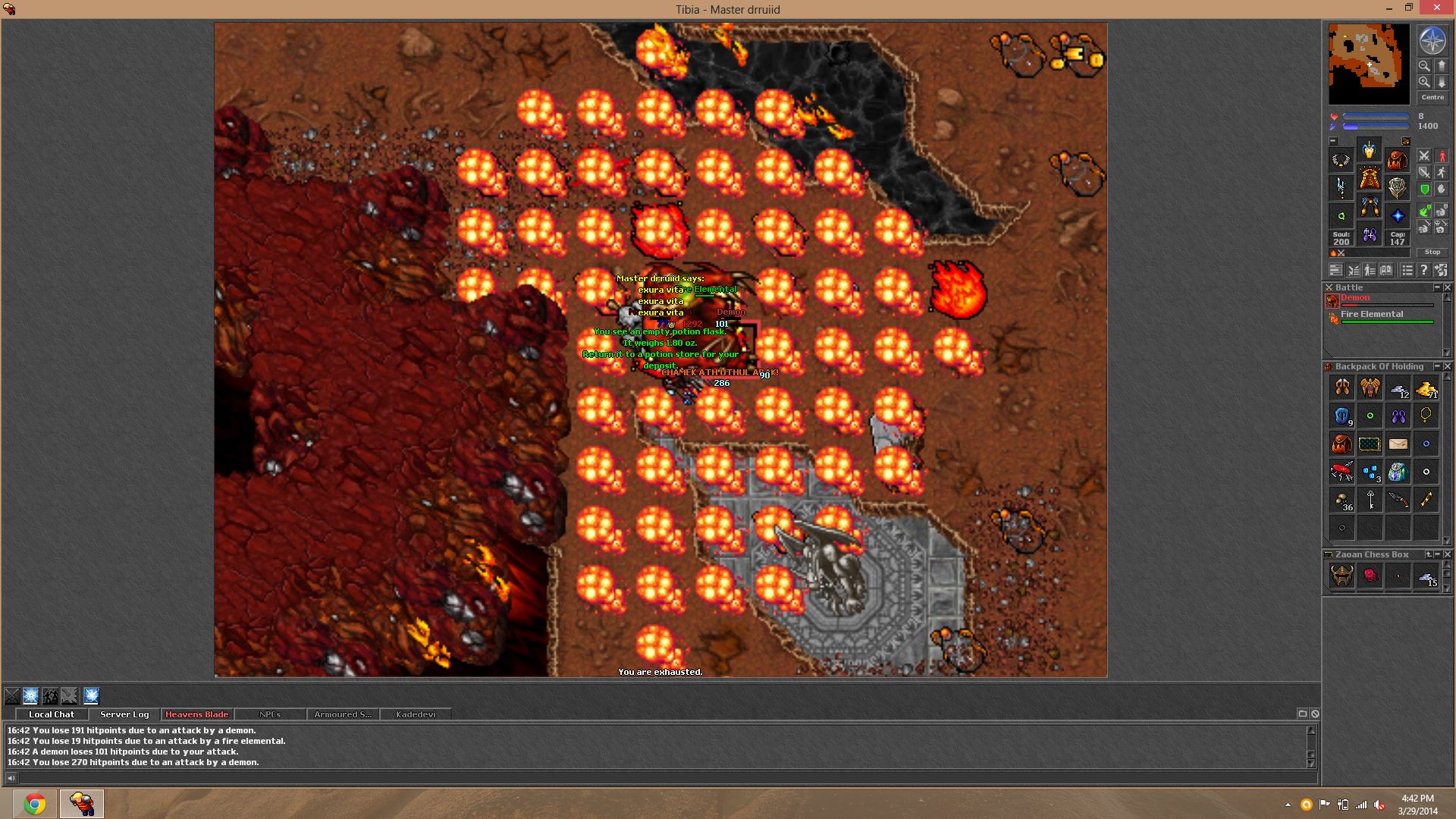Screen dimensions: 1456x819
Task: Close the Backpack Of Holding container
Action: point(1448,366)
